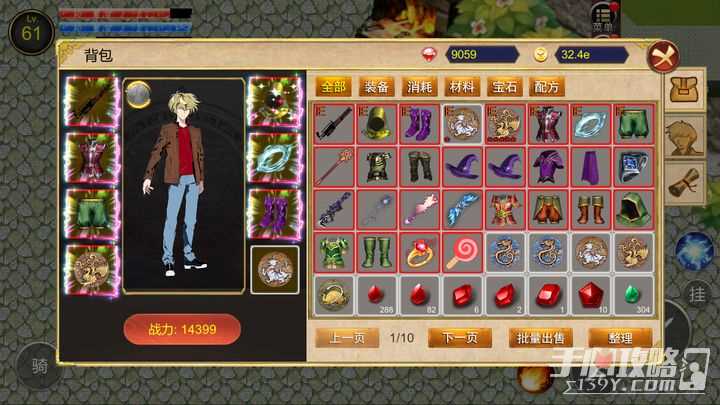
Task: Select the 配方 recipes tab
Action: coord(549,87)
